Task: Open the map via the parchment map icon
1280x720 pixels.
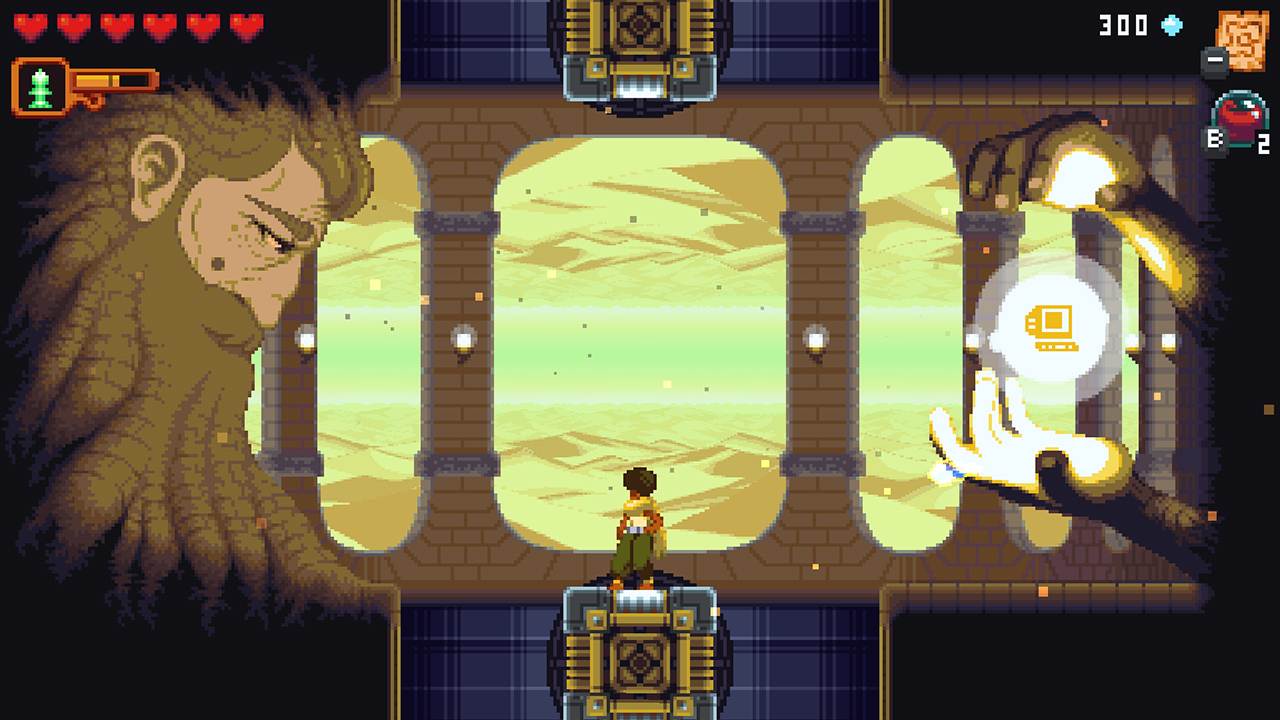Action: (1243, 42)
